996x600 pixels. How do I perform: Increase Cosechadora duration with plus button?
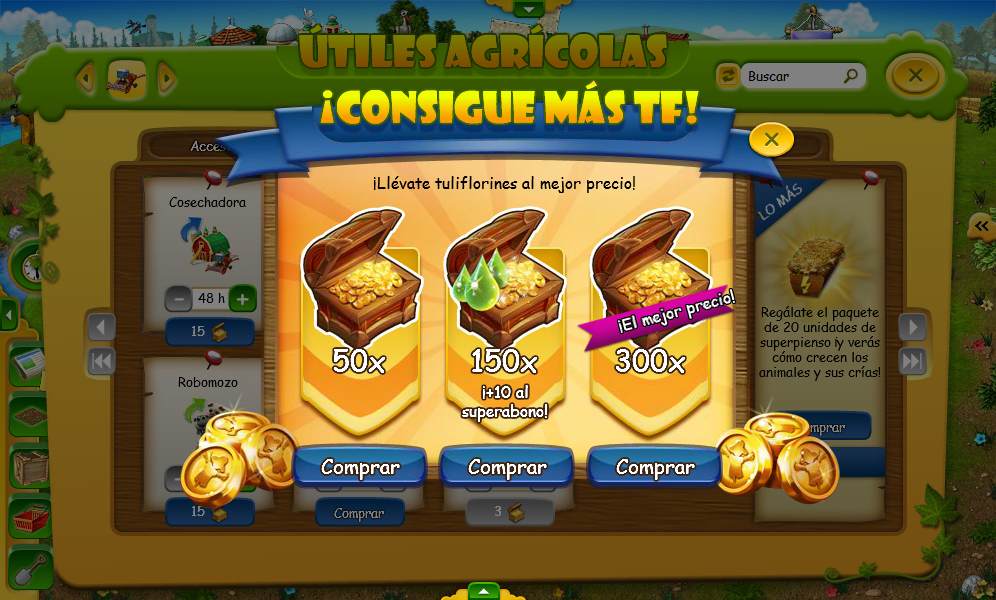(x=242, y=298)
